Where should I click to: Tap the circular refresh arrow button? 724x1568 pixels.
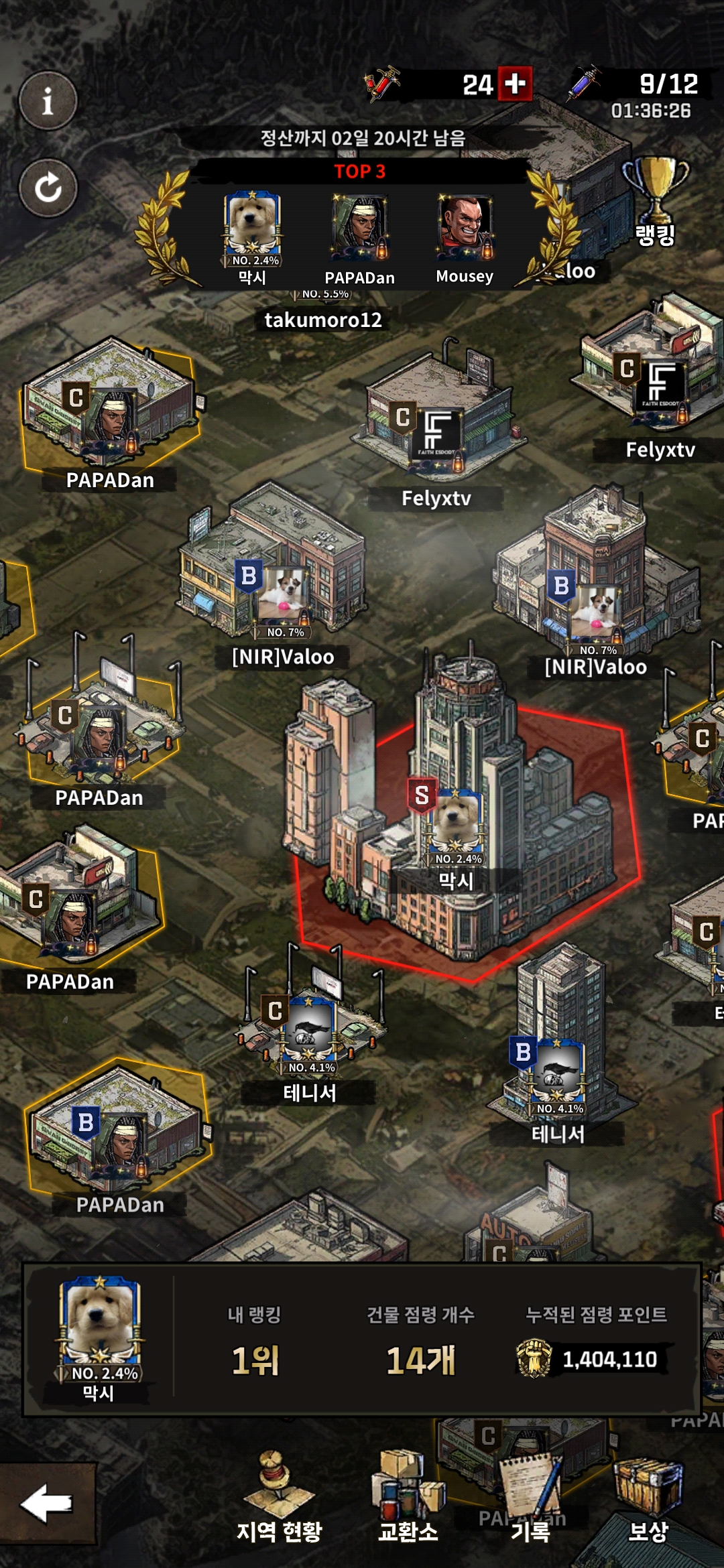tap(48, 188)
